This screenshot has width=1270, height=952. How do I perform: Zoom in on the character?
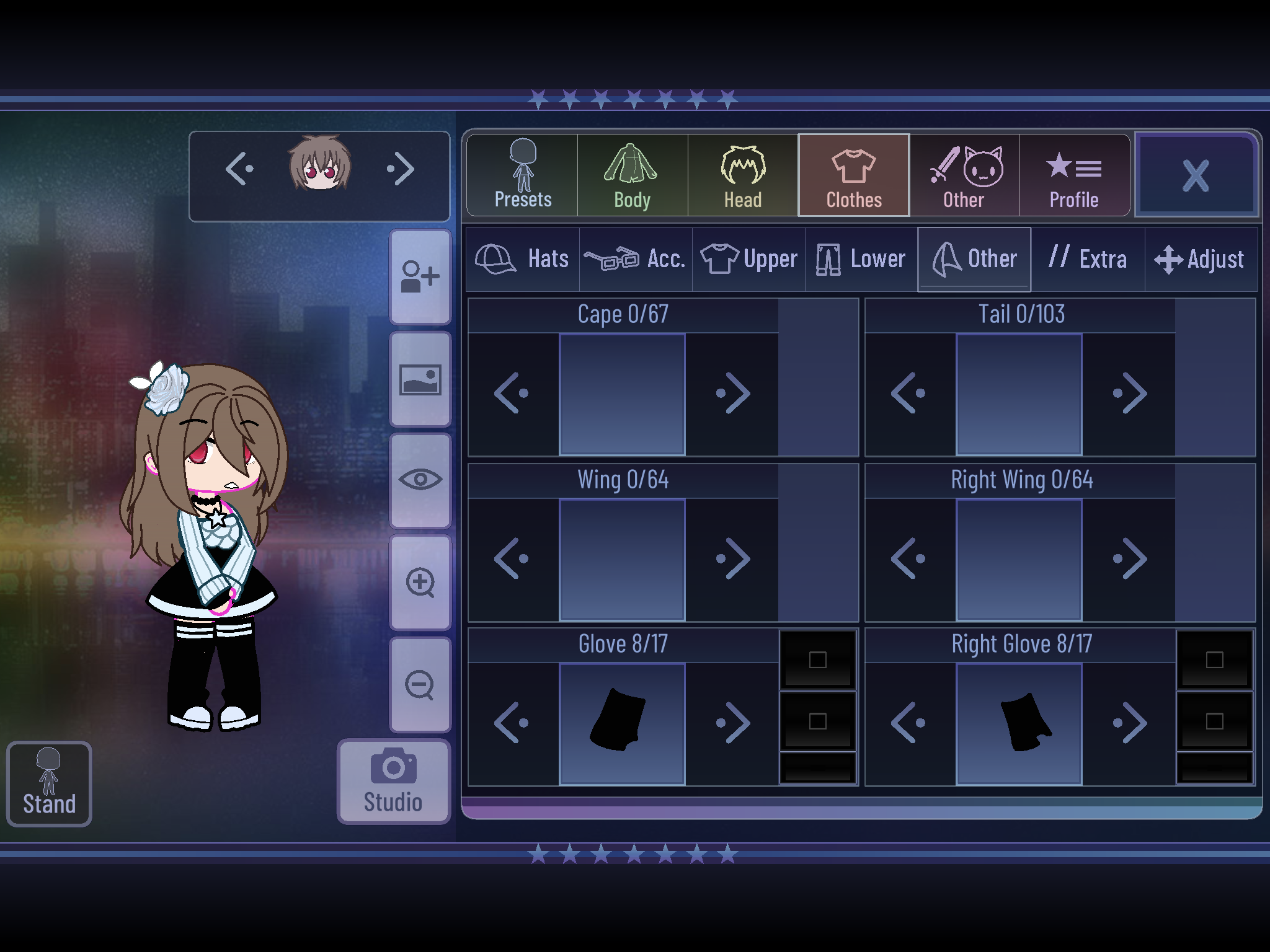coord(420,583)
